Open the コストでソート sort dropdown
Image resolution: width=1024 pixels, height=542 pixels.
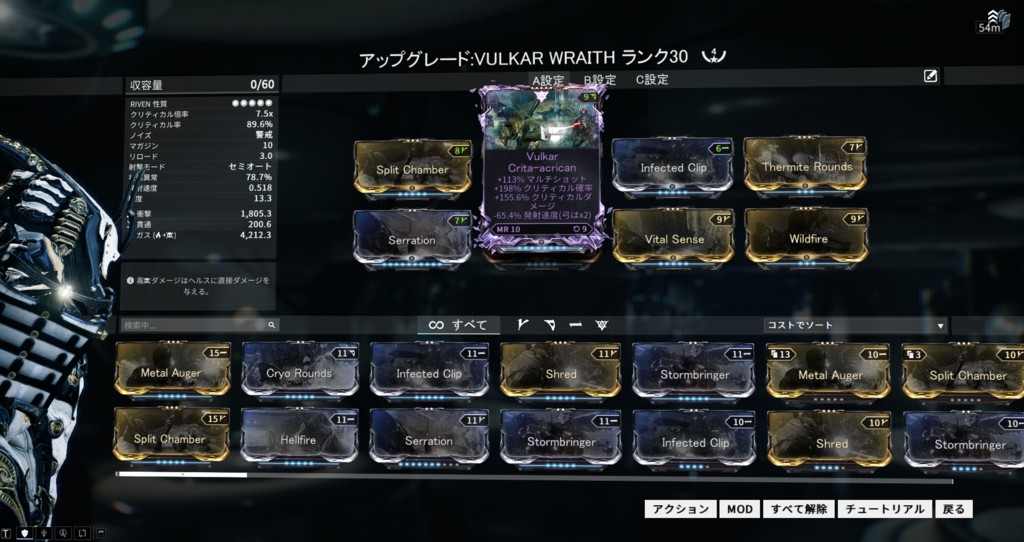tap(855, 325)
